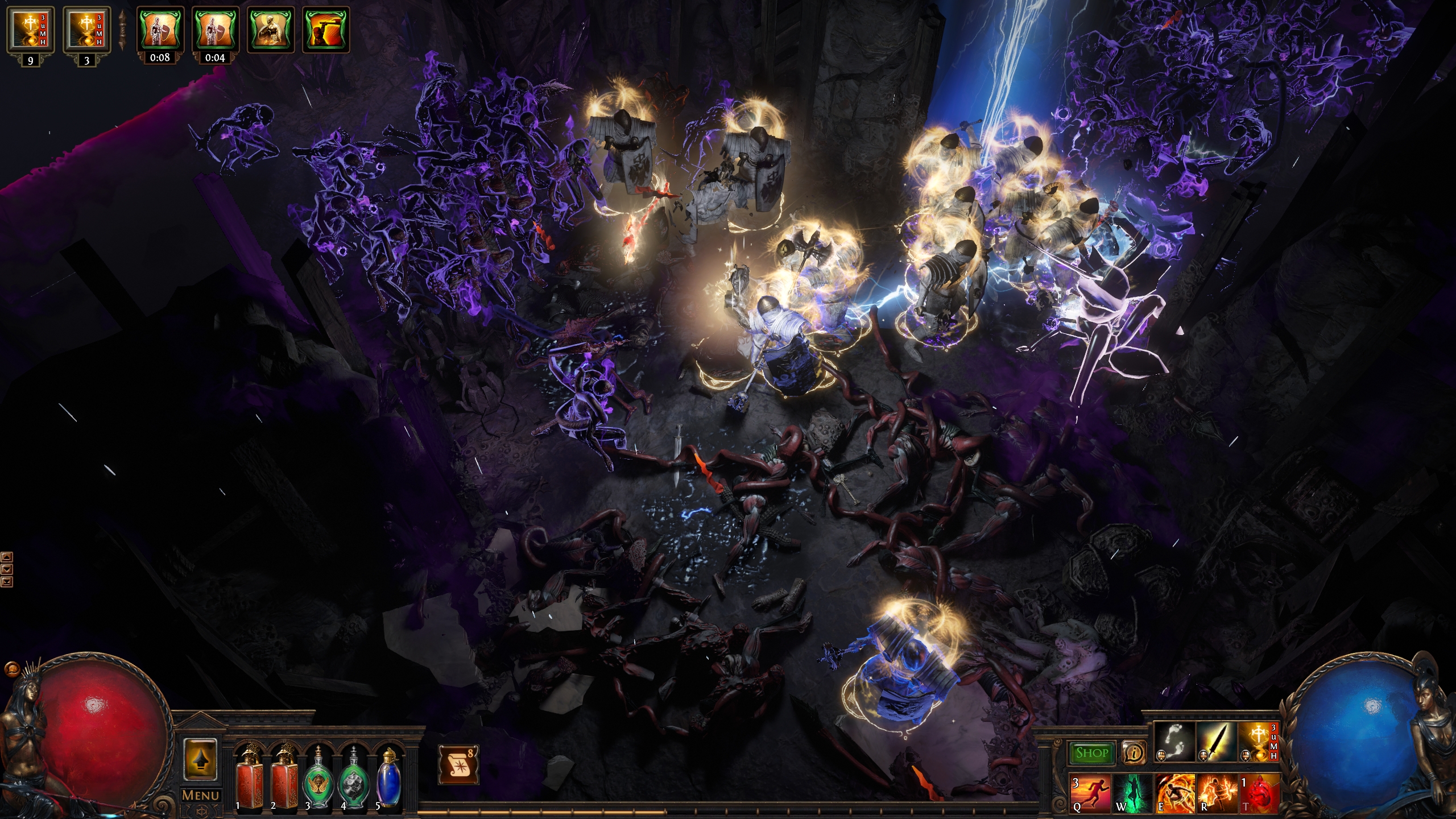
Task: Click the shield-bearer buff with 0:08 timer
Action: 160,30
